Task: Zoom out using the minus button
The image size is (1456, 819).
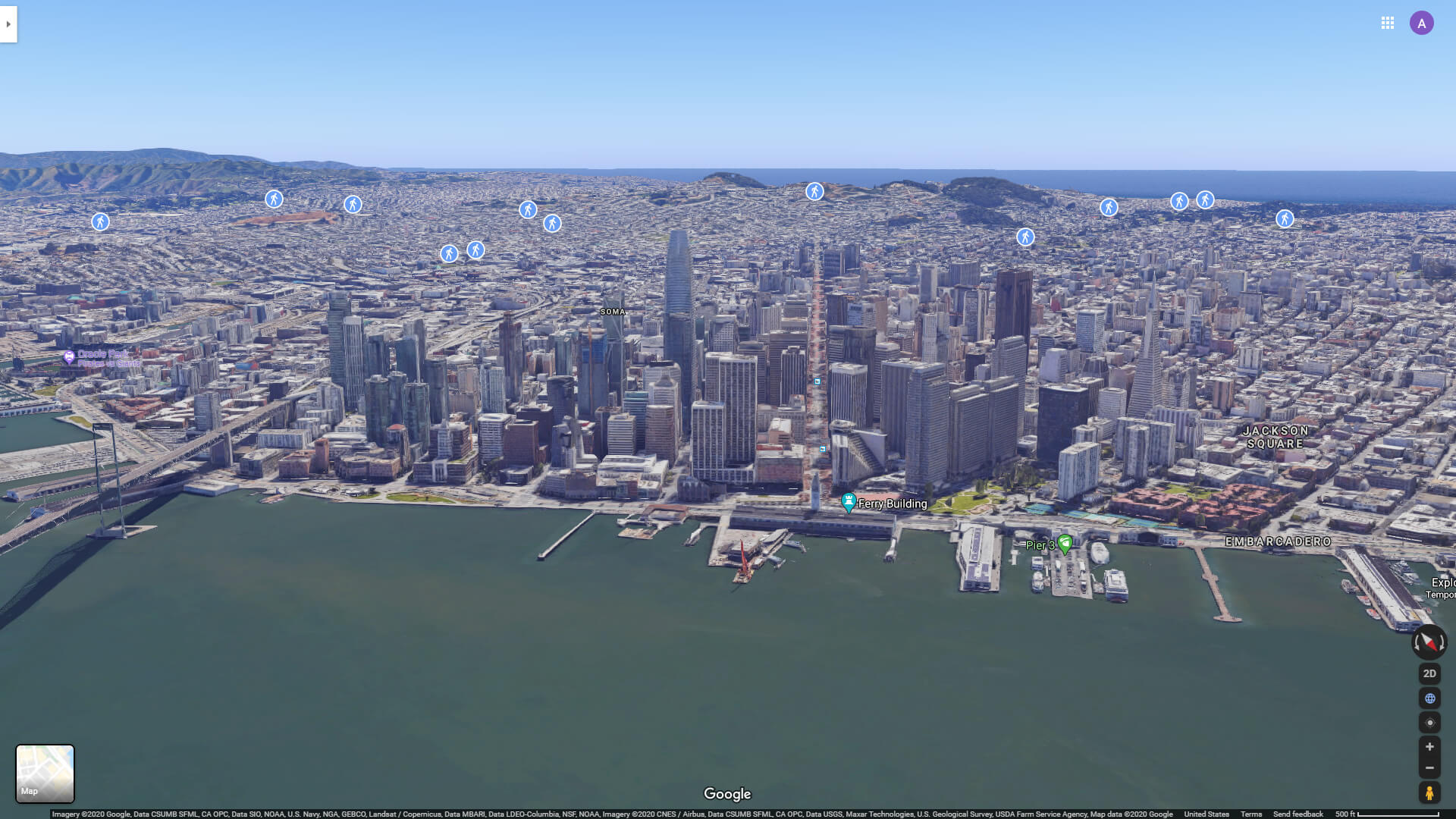Action: [1429, 768]
